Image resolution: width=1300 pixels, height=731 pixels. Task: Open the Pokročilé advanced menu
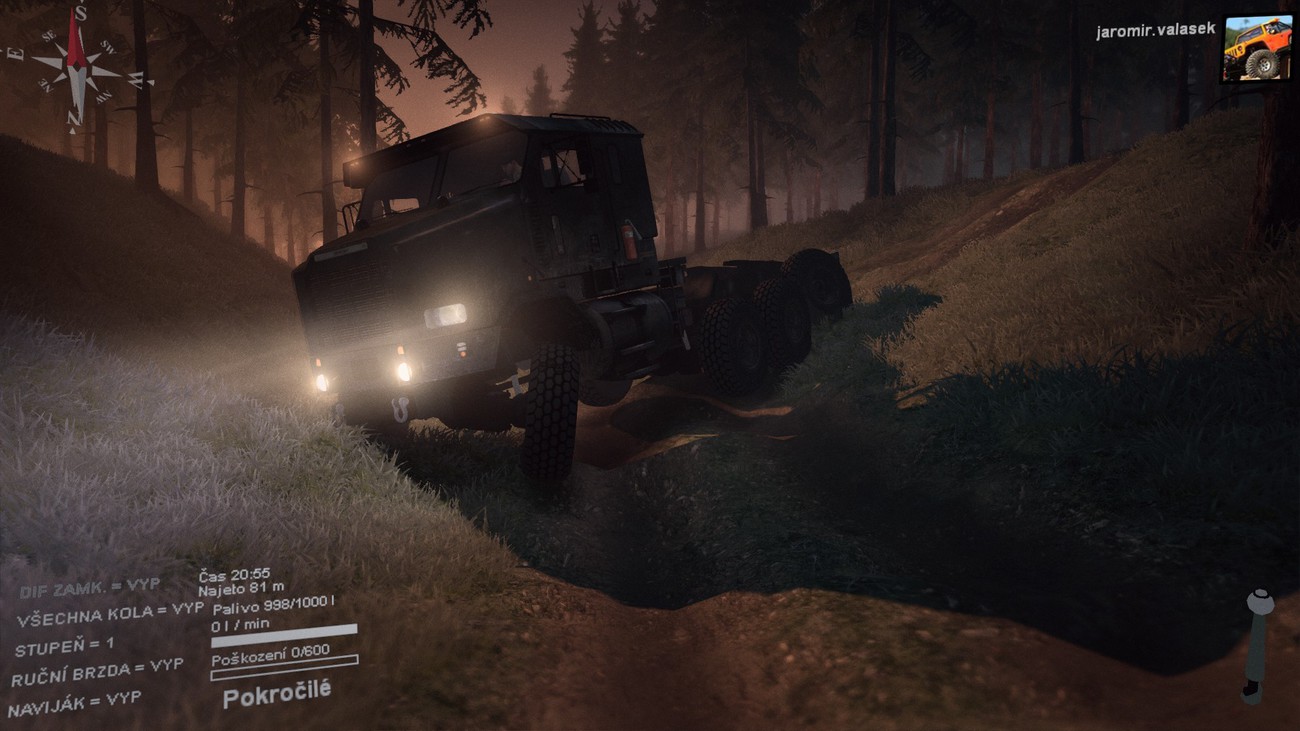276,693
